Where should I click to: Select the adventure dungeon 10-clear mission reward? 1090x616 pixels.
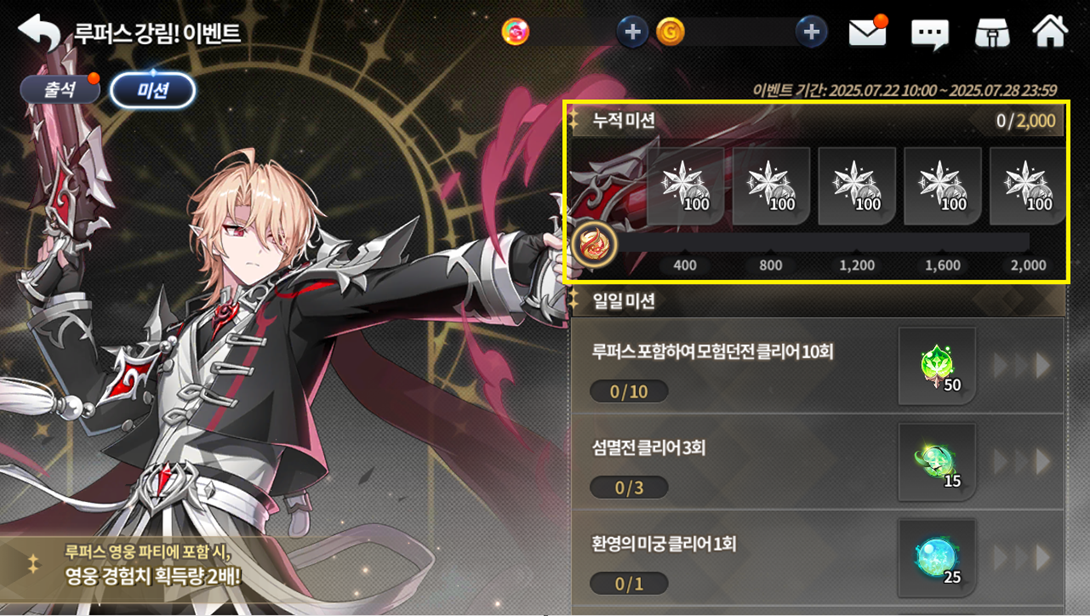[x=937, y=366]
